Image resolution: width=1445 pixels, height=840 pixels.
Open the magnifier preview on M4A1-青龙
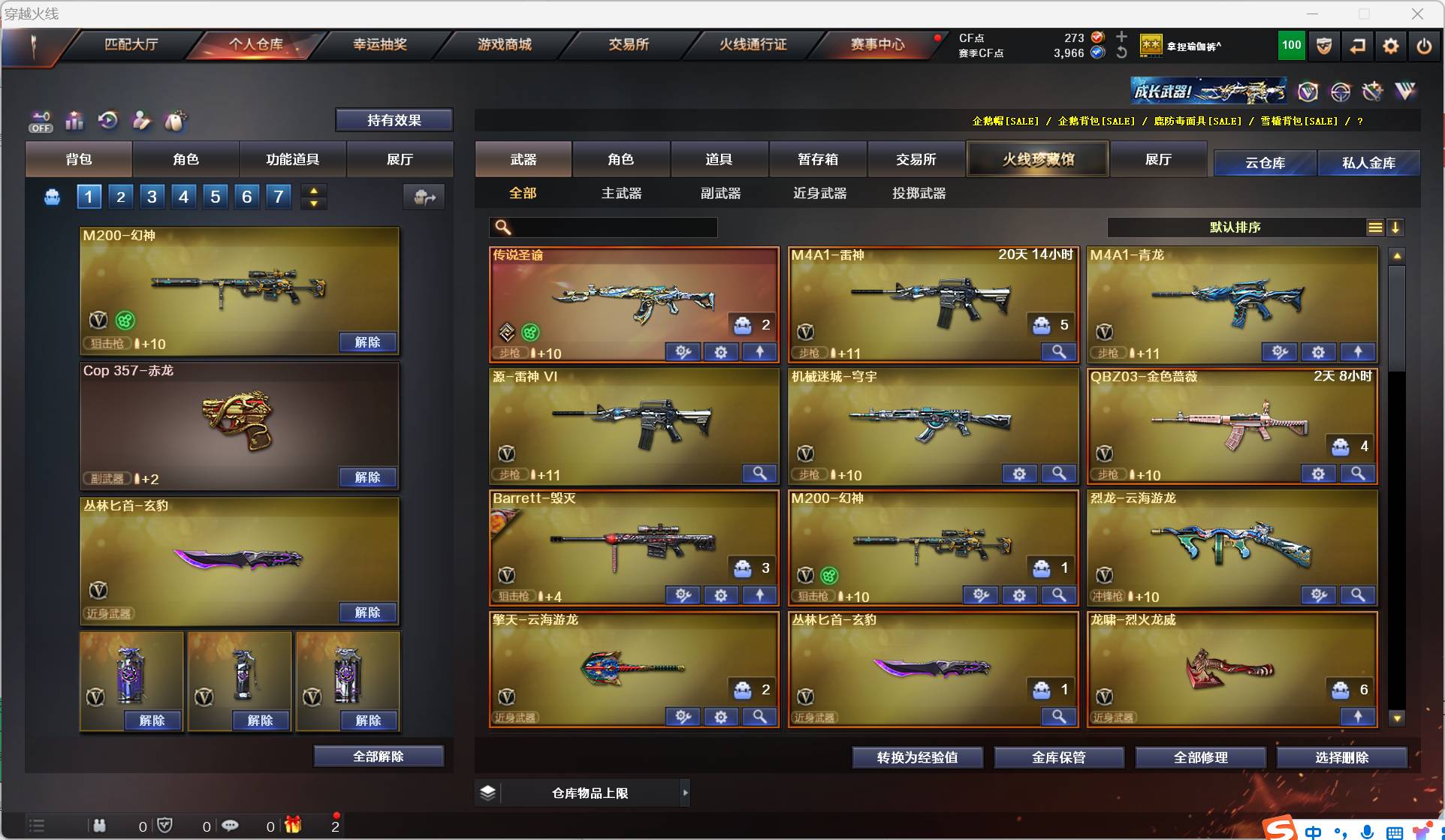pyautogui.click(x=1358, y=352)
